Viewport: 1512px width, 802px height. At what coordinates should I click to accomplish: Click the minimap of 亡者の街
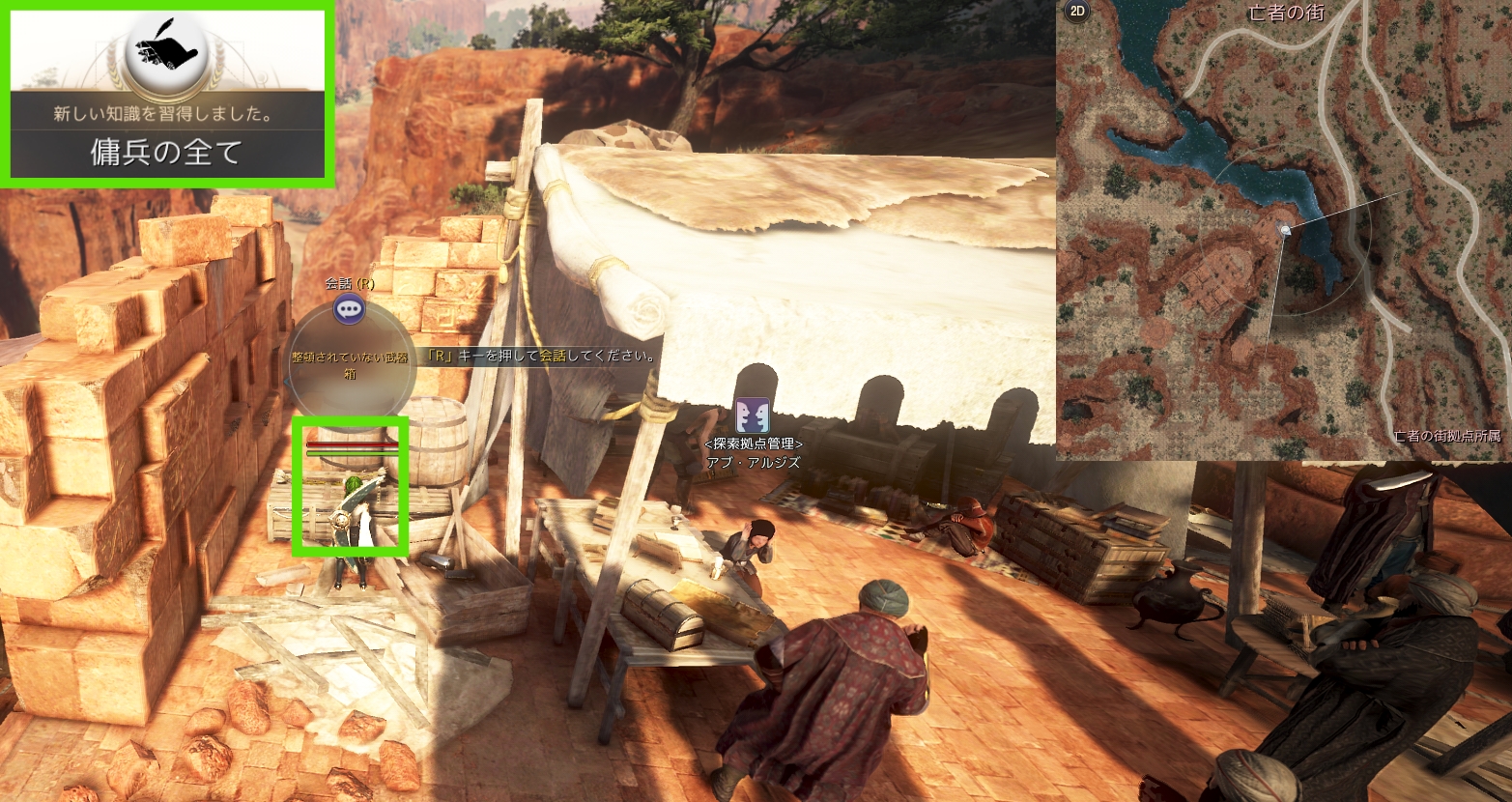point(1283,232)
